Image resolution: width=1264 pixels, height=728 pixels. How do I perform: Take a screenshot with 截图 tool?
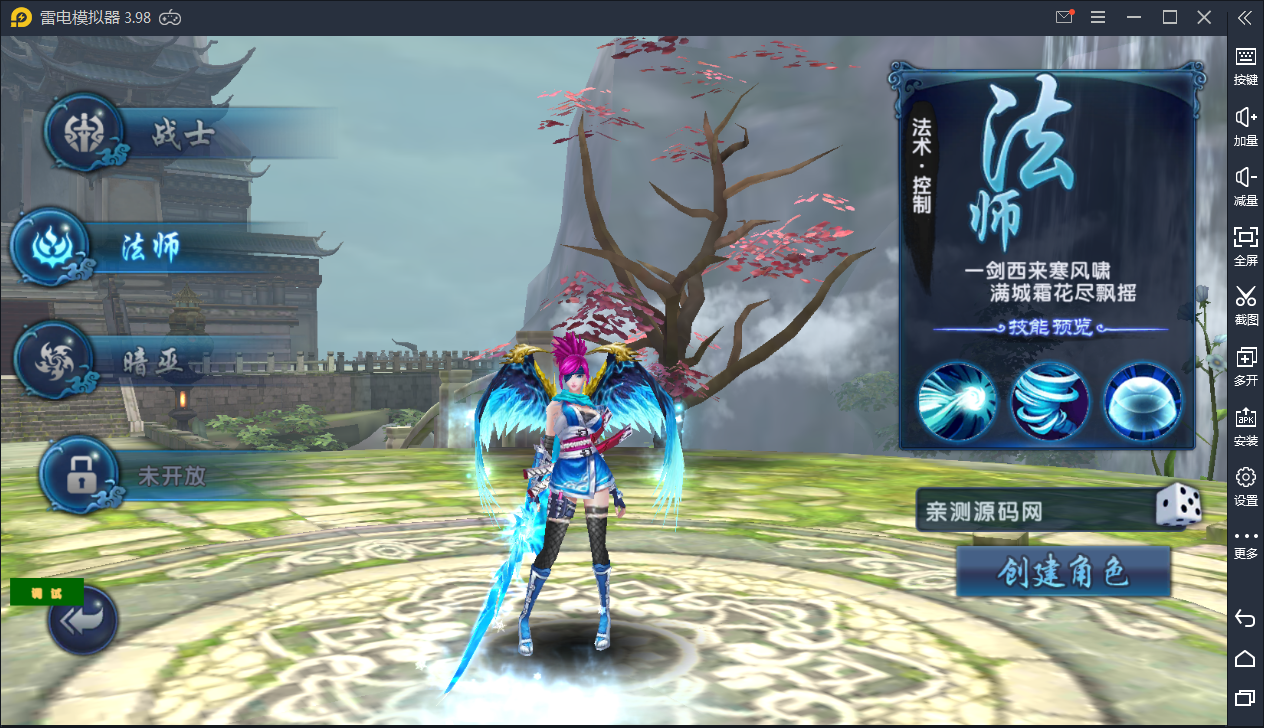click(x=1245, y=304)
